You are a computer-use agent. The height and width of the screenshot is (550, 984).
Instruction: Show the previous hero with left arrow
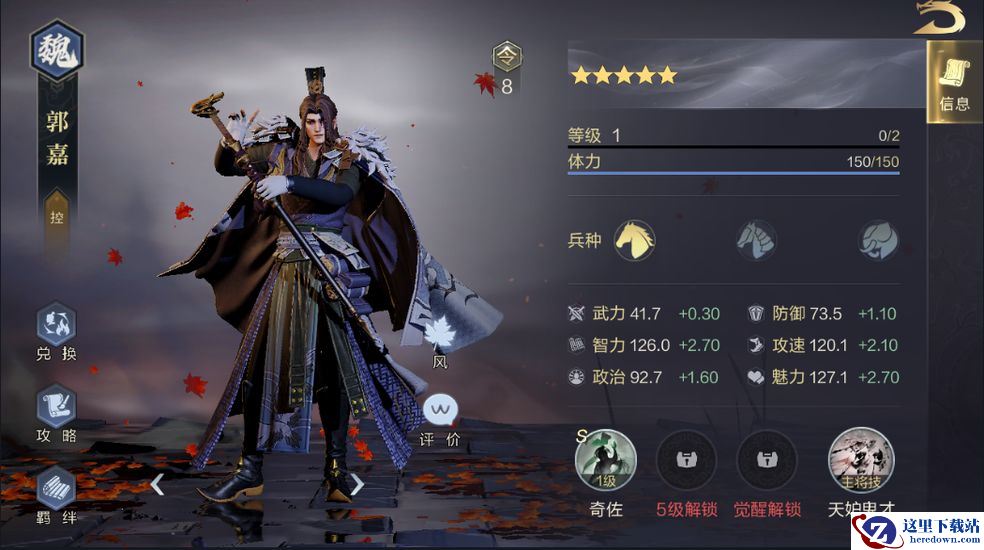(x=157, y=485)
